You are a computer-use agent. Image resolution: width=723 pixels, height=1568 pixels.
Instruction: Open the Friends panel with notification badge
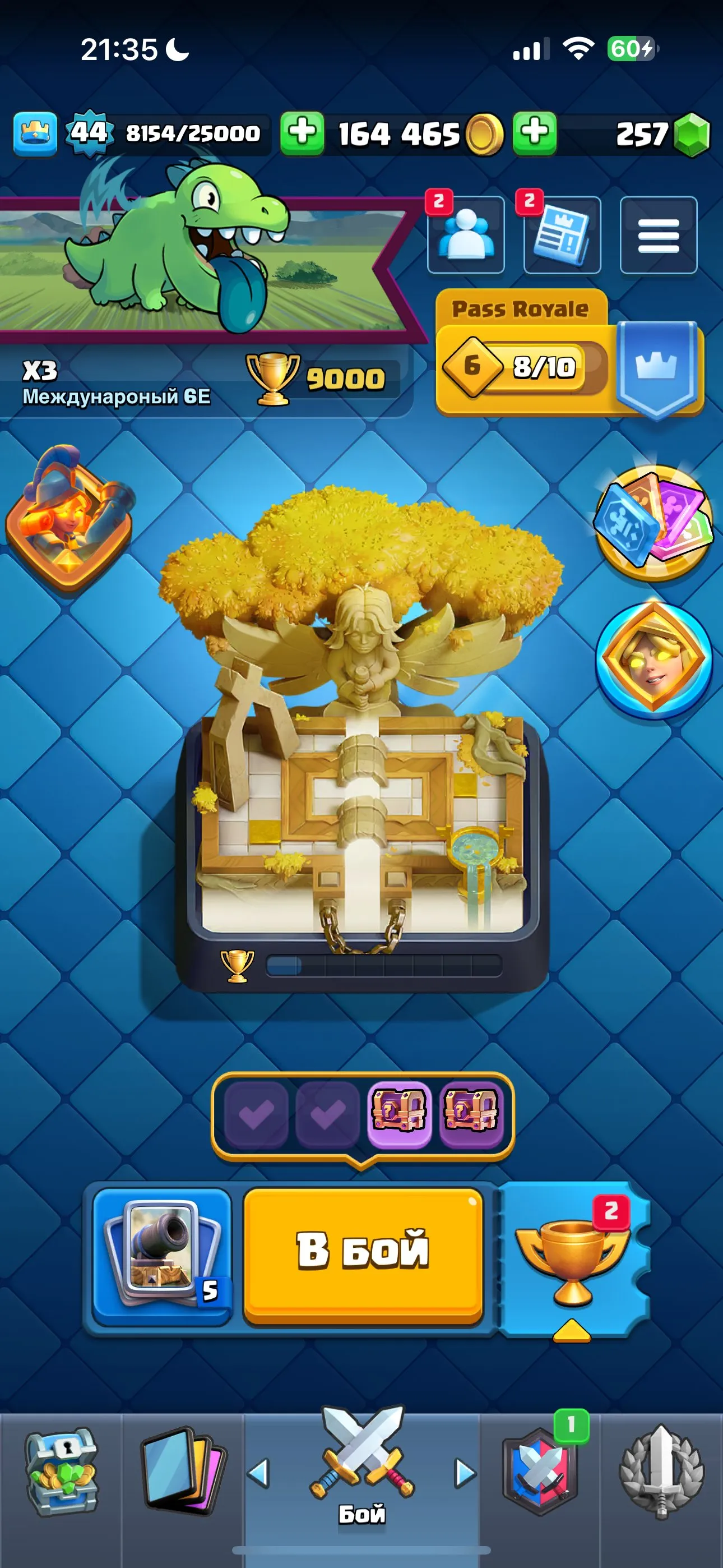(x=467, y=236)
